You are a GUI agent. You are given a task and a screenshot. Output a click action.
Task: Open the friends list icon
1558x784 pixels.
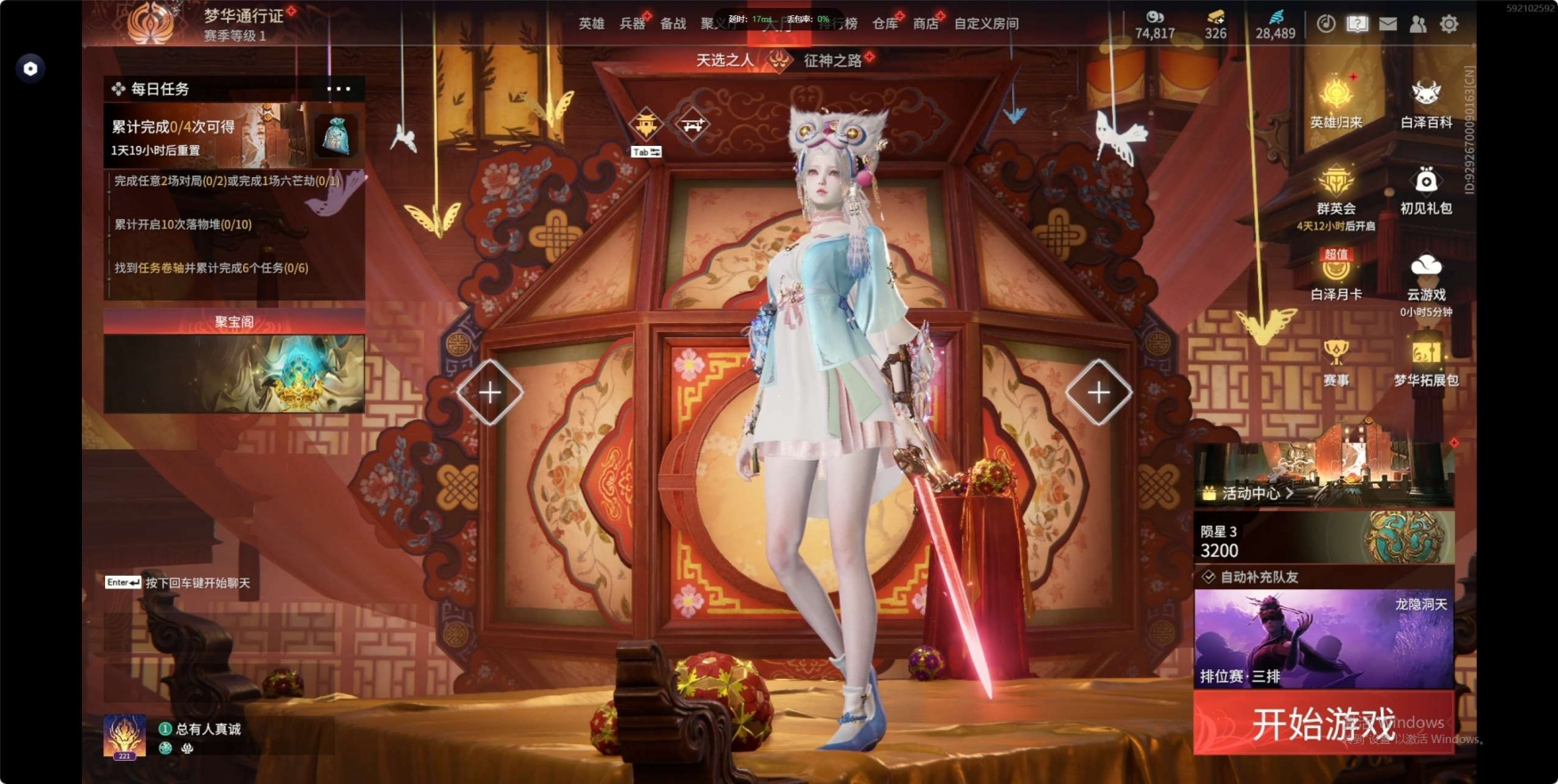coord(1418,24)
